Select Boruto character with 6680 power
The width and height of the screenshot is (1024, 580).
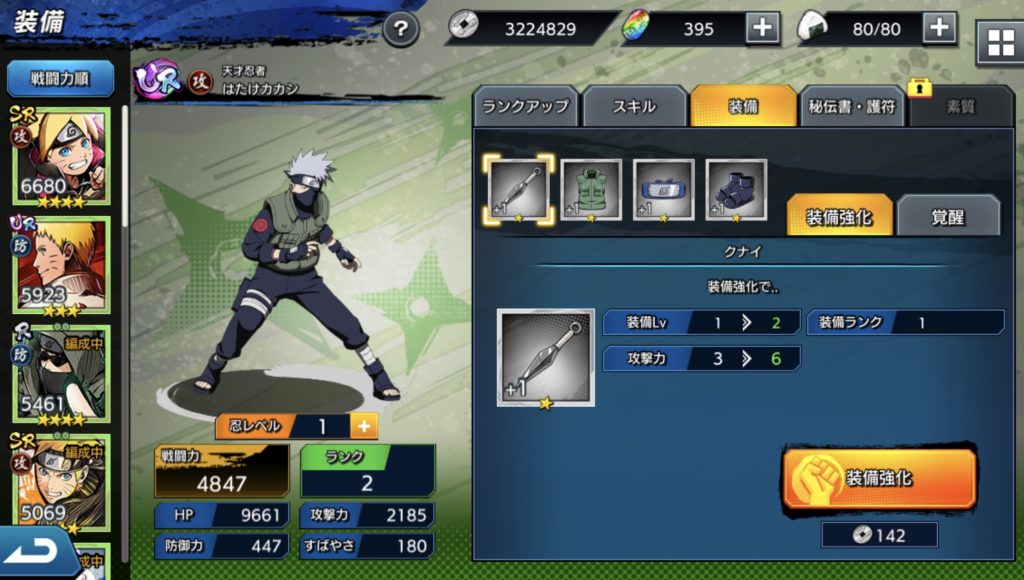pyautogui.click(x=60, y=155)
